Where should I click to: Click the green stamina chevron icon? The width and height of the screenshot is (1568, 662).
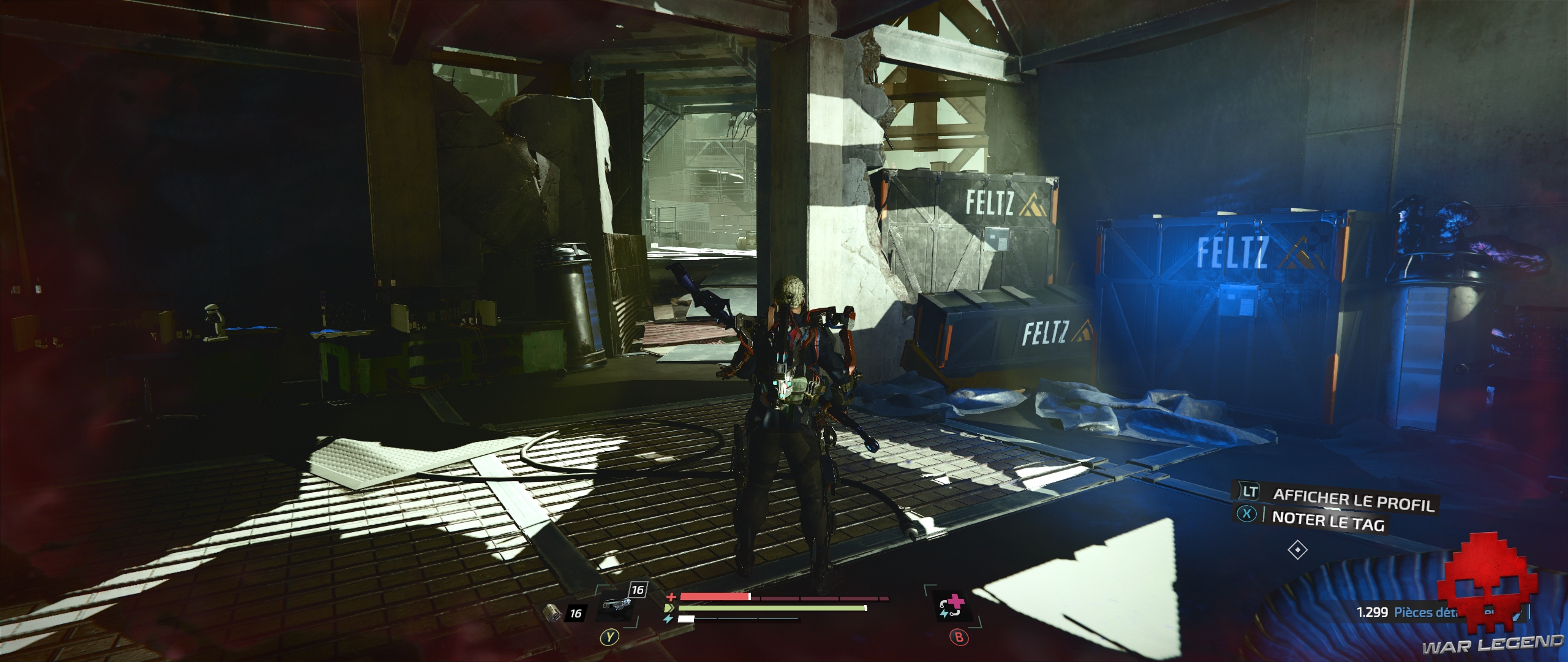coord(669,608)
